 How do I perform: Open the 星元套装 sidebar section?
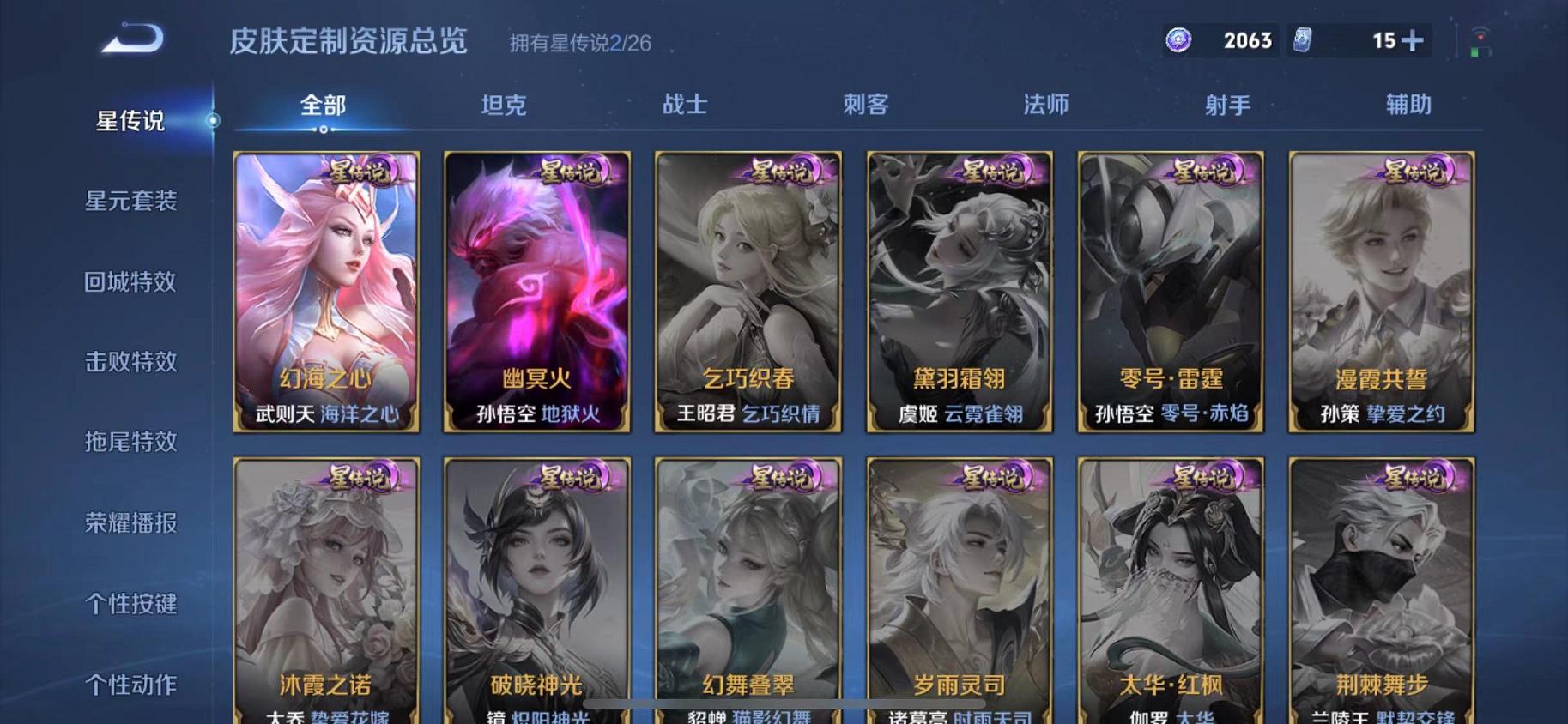[132, 202]
